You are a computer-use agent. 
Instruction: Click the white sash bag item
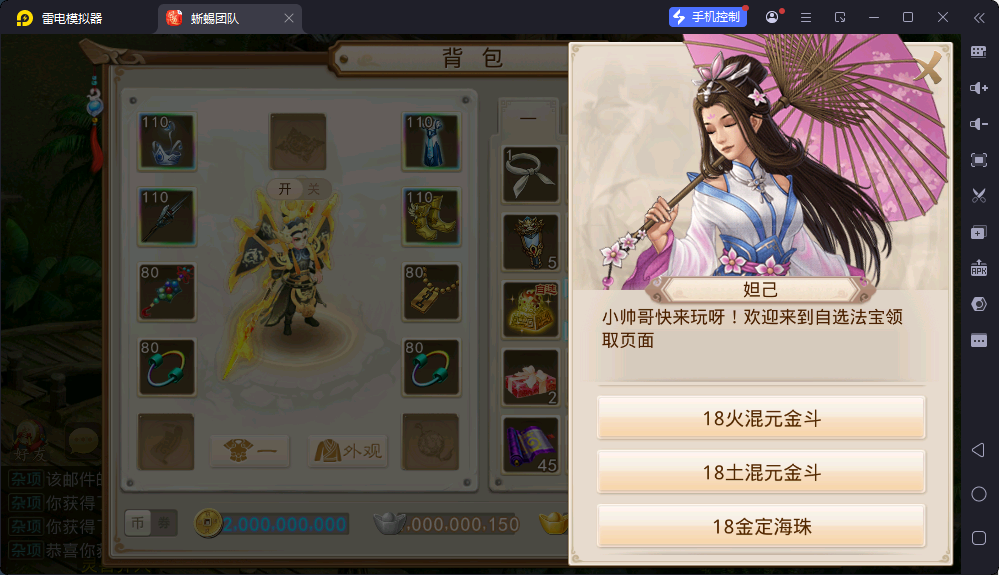pos(530,174)
